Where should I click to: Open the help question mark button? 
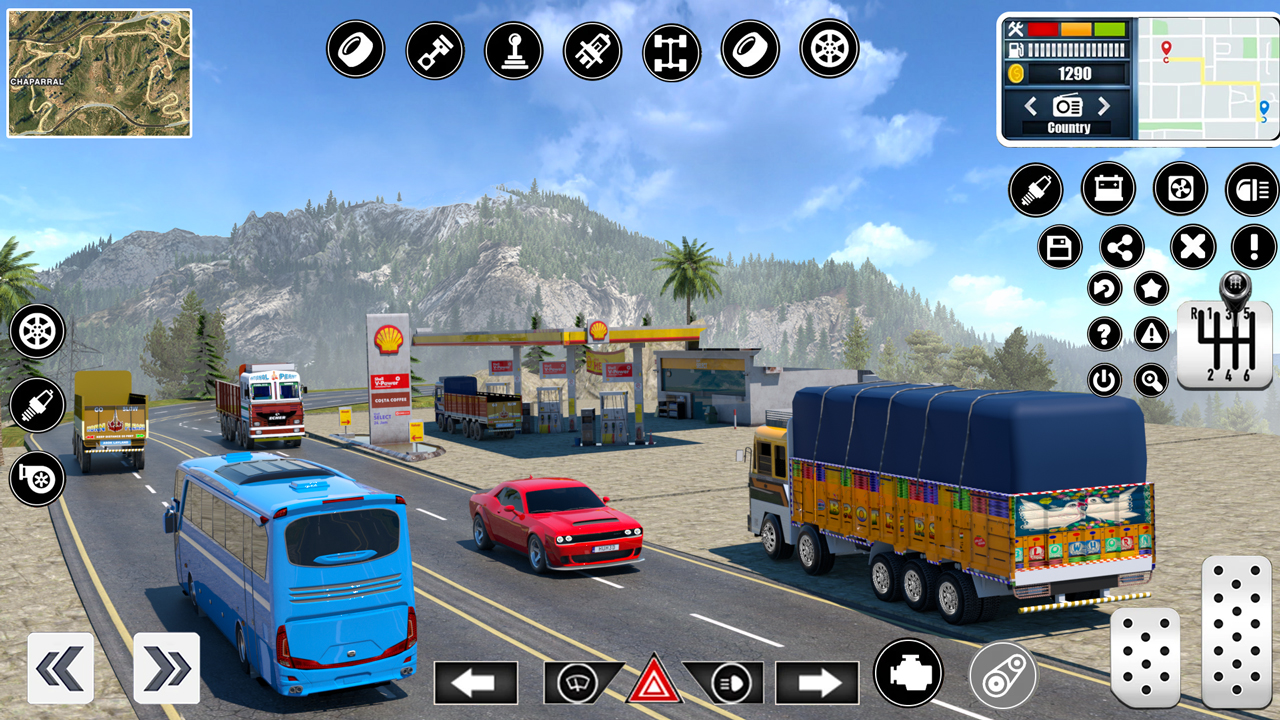click(x=1103, y=333)
